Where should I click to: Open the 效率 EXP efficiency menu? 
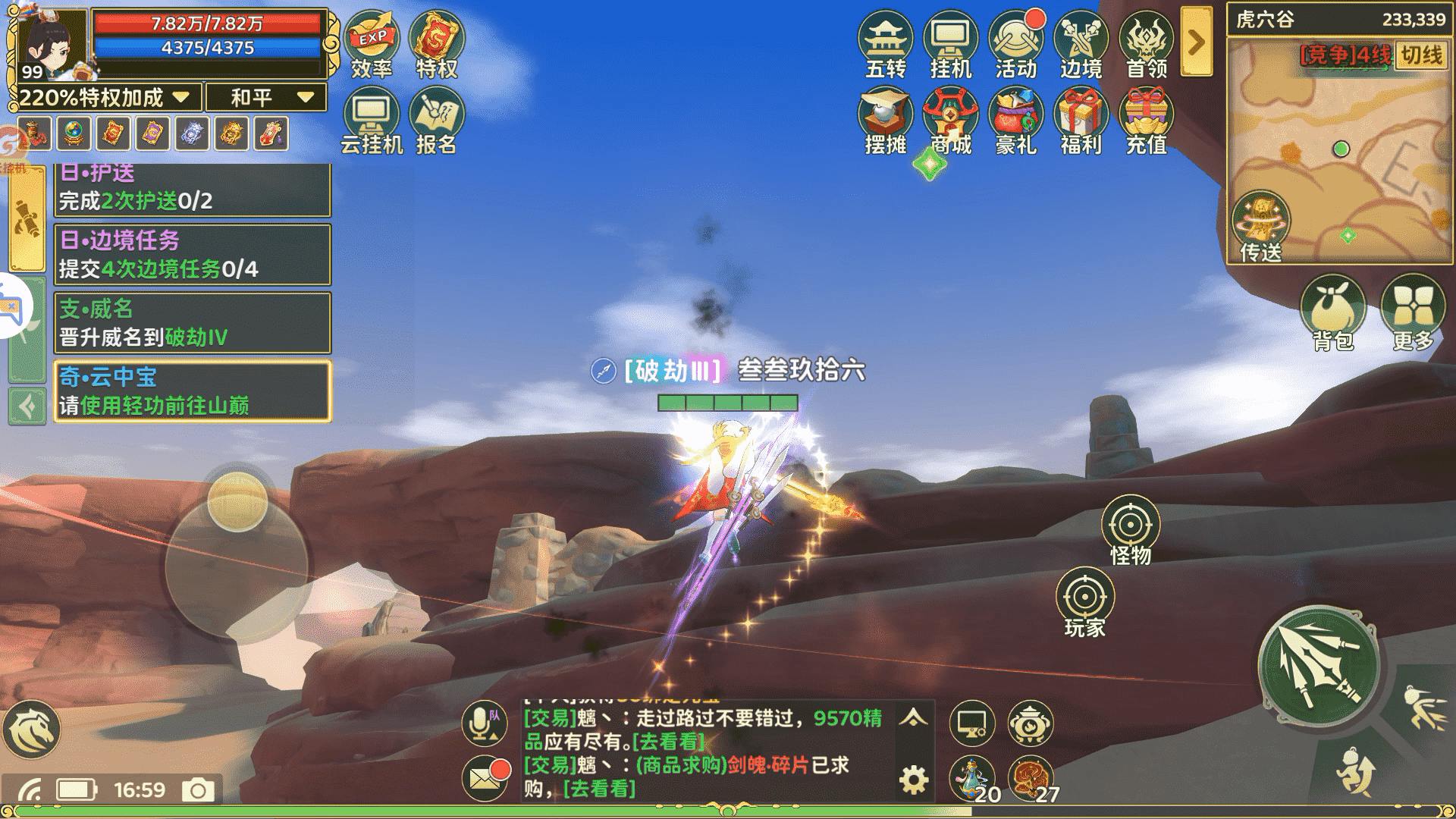[372, 45]
